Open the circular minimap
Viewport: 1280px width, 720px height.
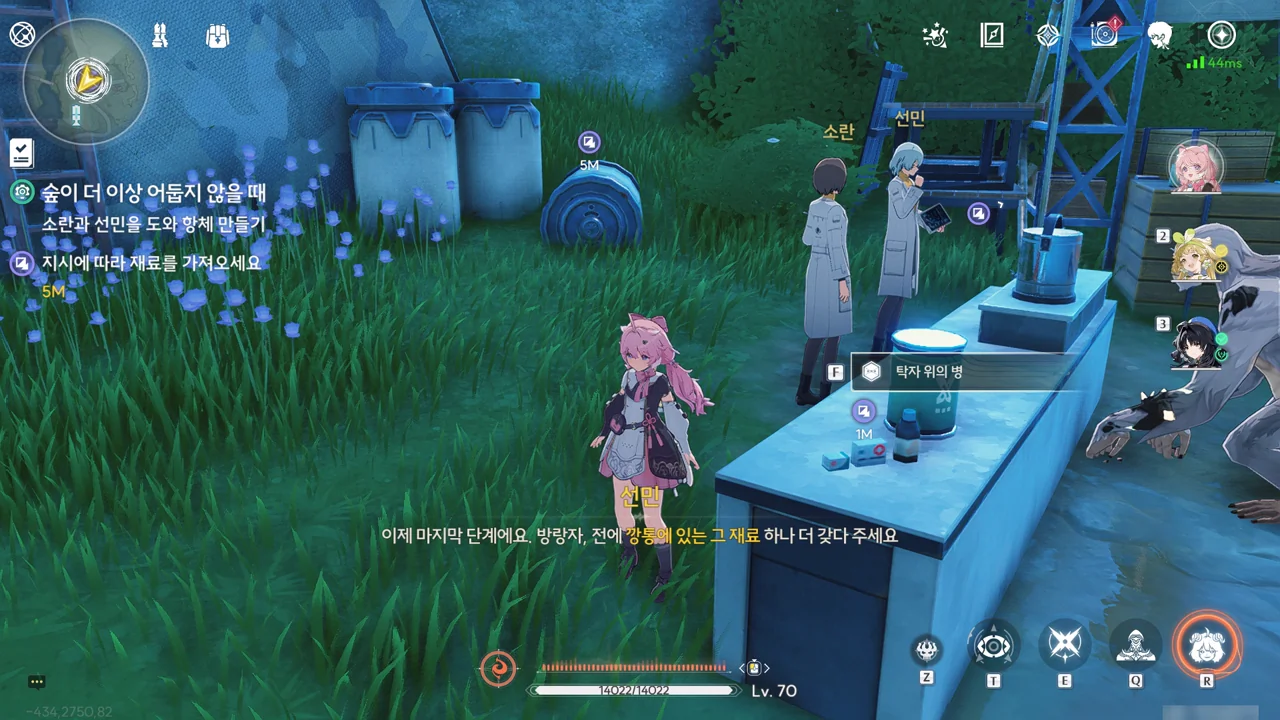[86, 81]
